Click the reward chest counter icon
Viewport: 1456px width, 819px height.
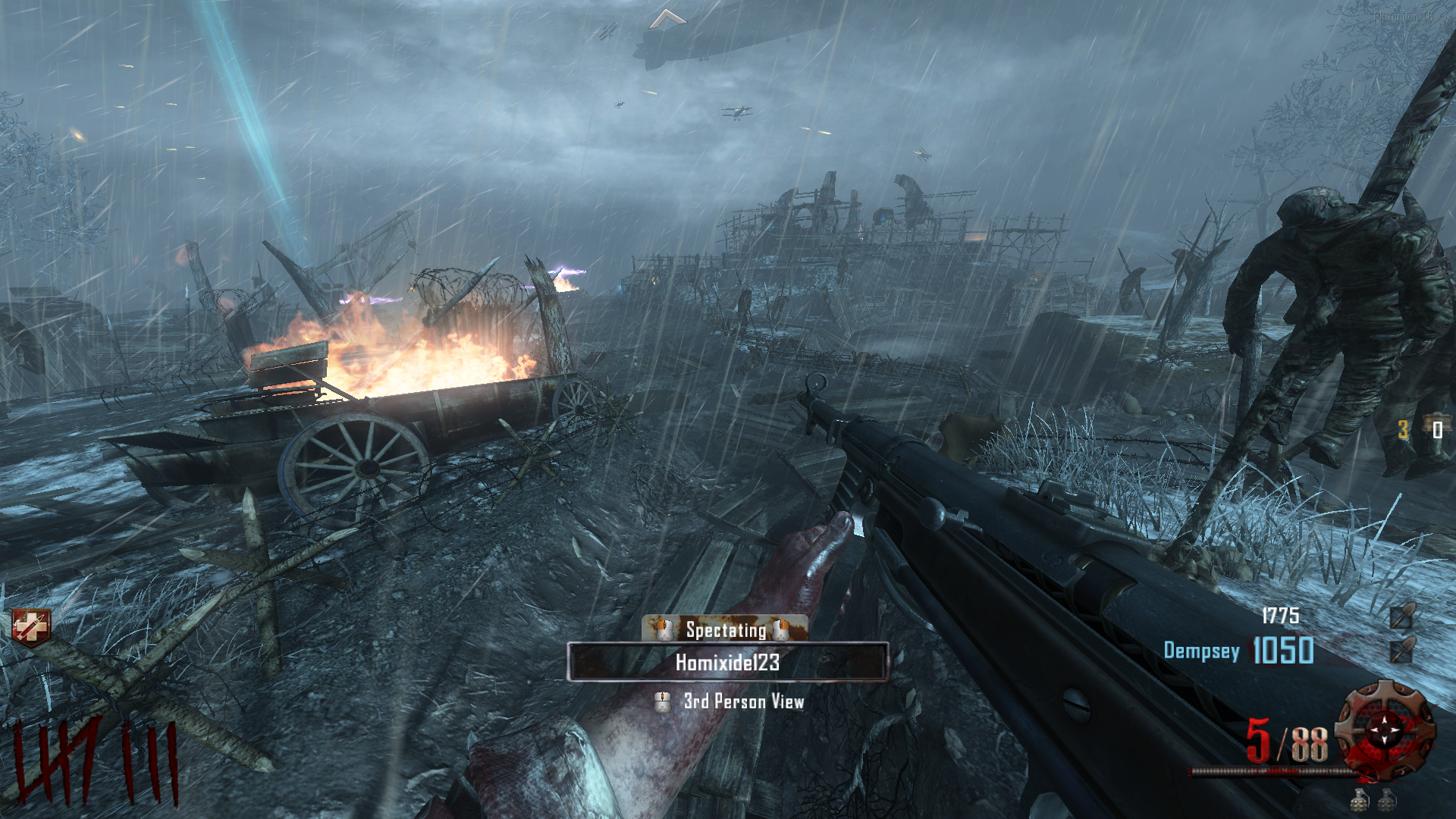click(1436, 428)
